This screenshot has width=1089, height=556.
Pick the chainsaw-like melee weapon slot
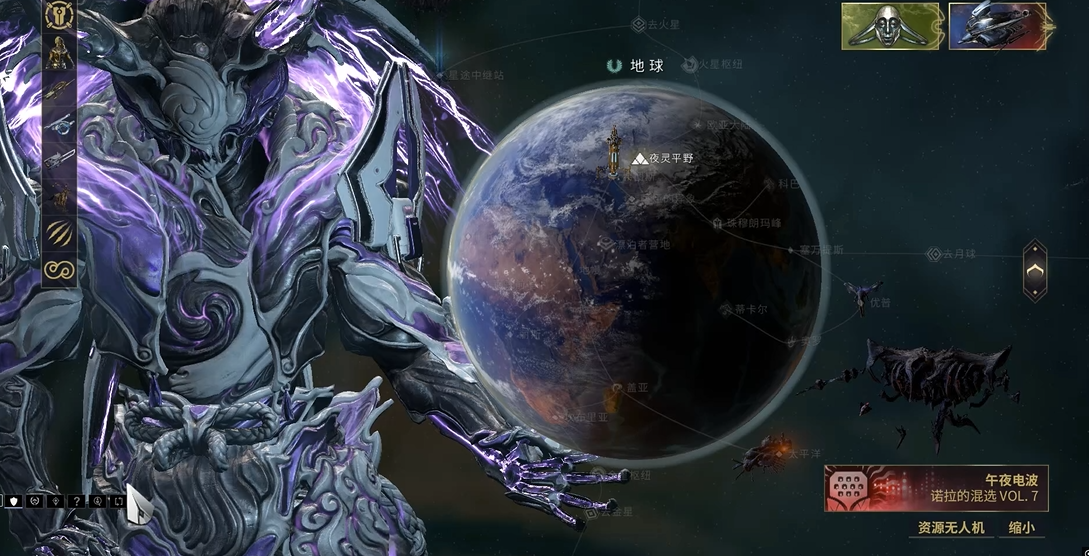[x=60, y=161]
